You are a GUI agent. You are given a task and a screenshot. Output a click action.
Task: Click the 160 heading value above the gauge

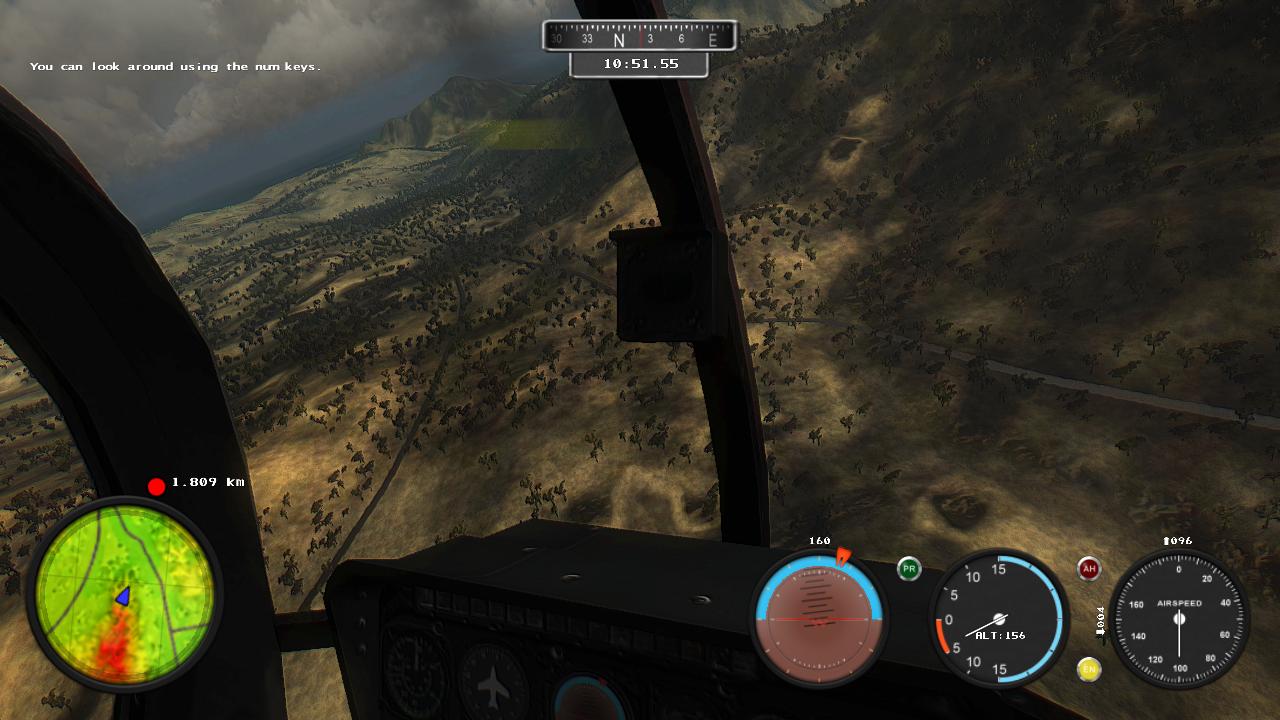pos(817,539)
